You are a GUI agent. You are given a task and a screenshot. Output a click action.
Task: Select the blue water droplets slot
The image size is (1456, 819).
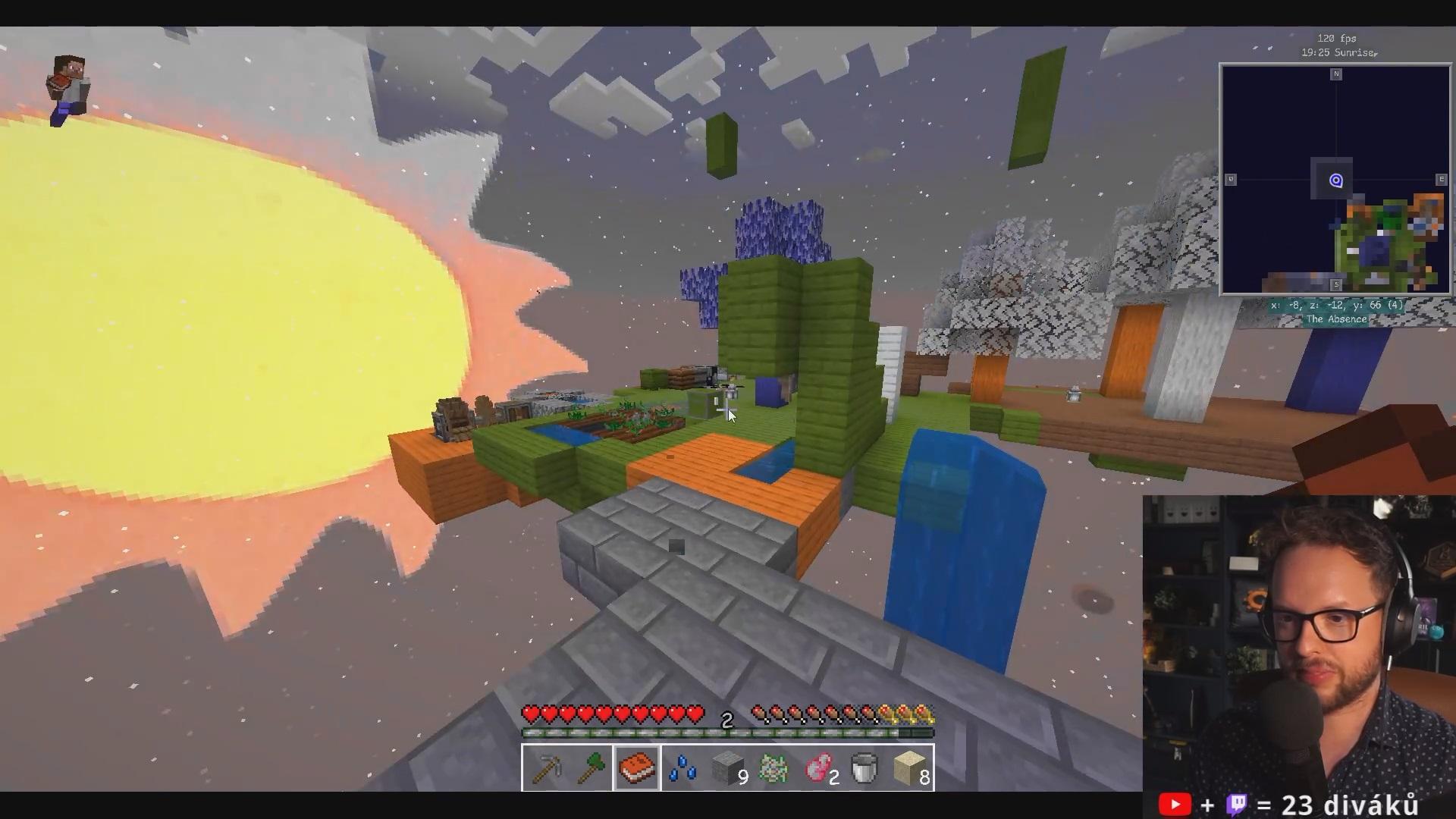click(682, 768)
